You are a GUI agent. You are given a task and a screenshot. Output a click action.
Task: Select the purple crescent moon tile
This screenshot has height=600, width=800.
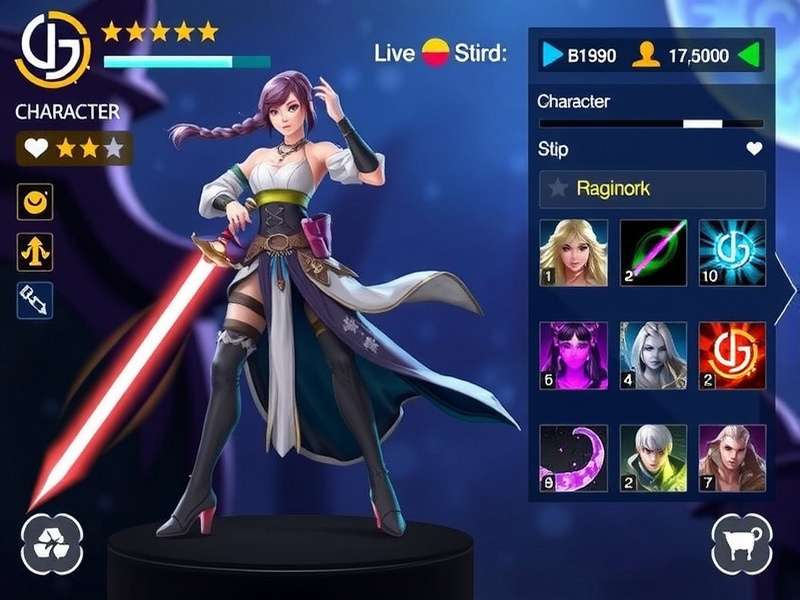573,457
